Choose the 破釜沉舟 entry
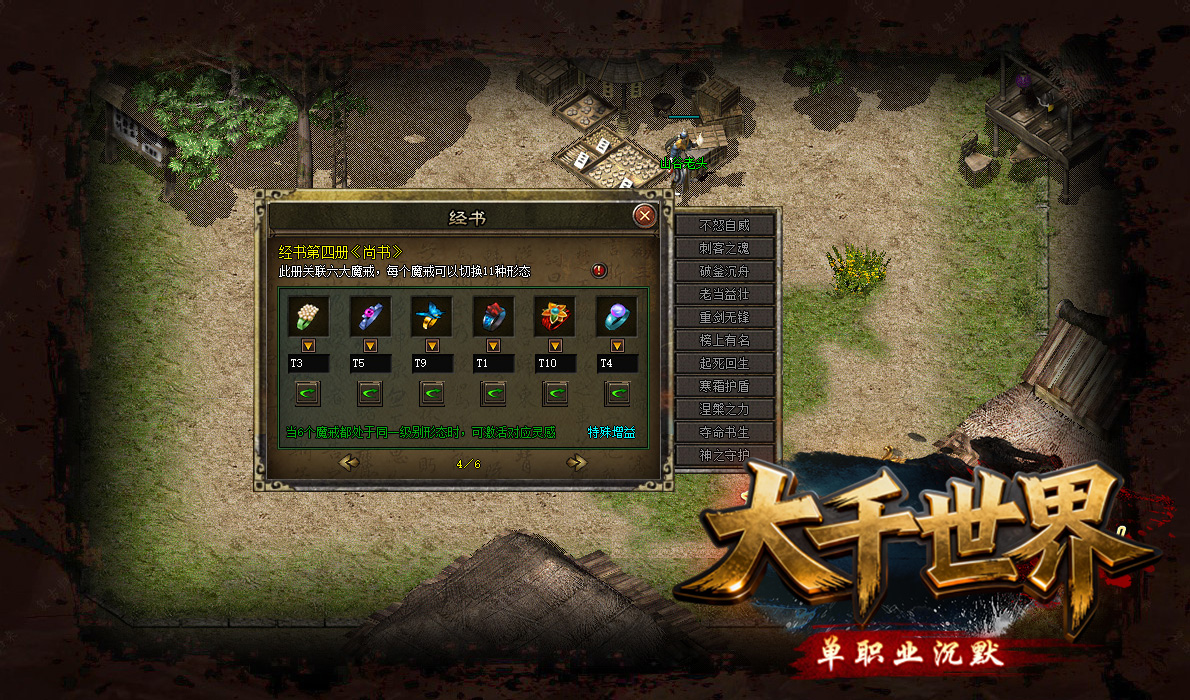The height and width of the screenshot is (700, 1190). [724, 271]
